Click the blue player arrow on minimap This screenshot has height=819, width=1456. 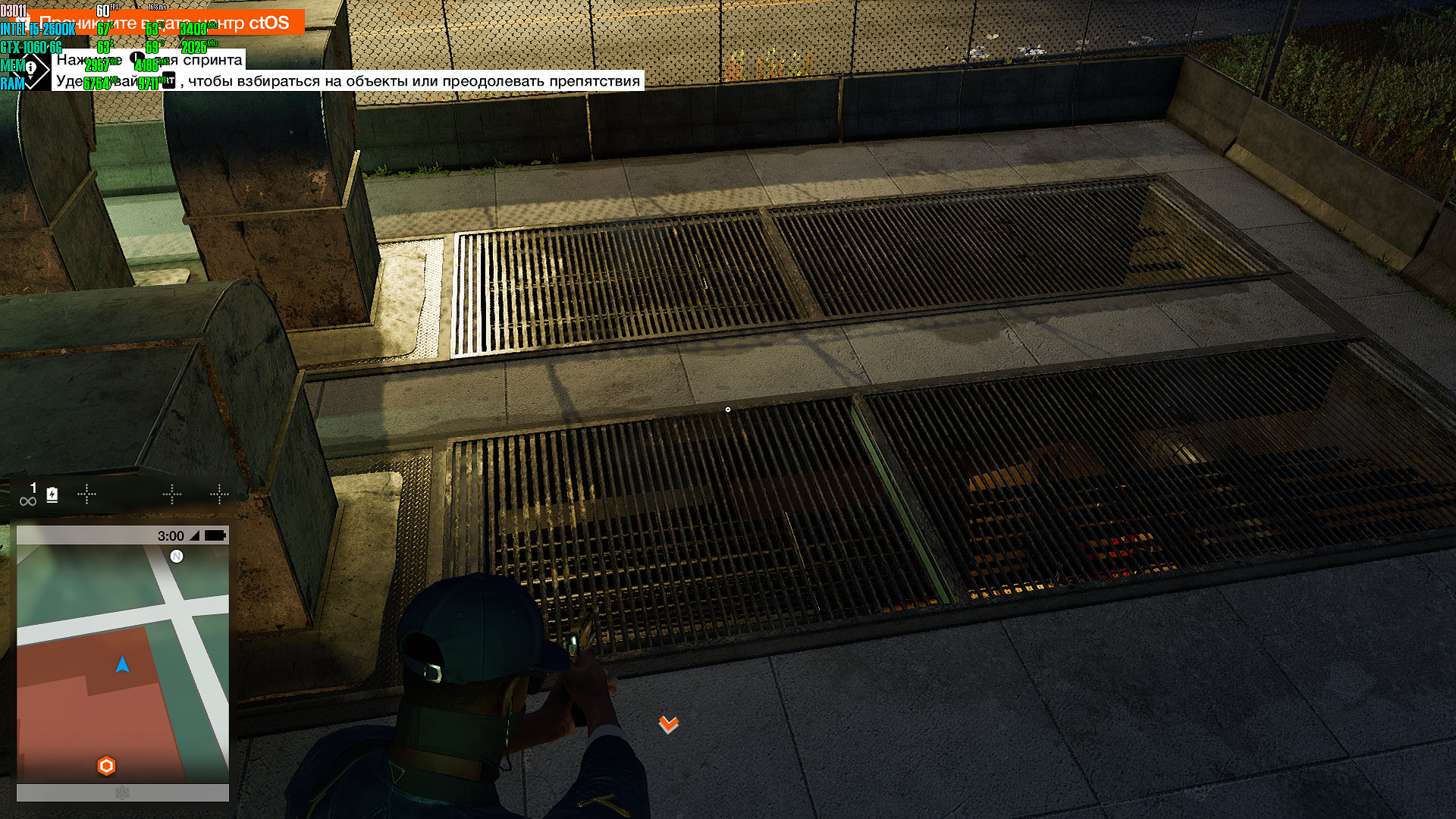coord(122,665)
